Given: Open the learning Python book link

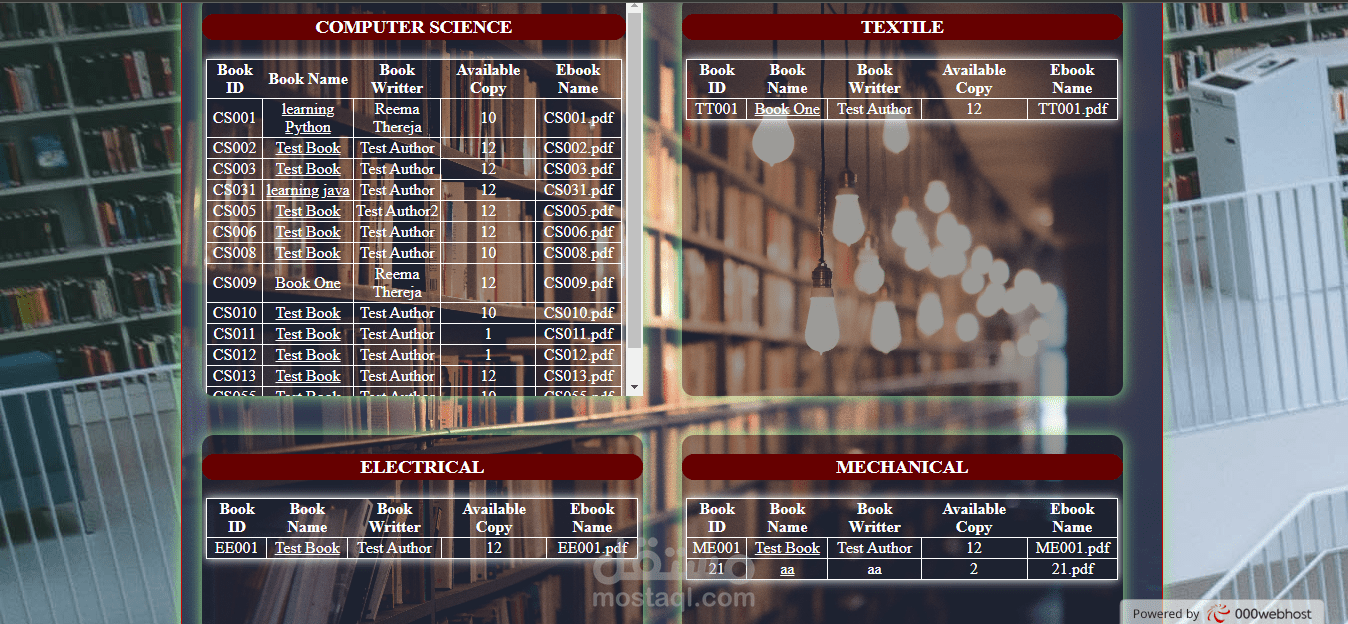Looking at the screenshot, I should 308,118.
